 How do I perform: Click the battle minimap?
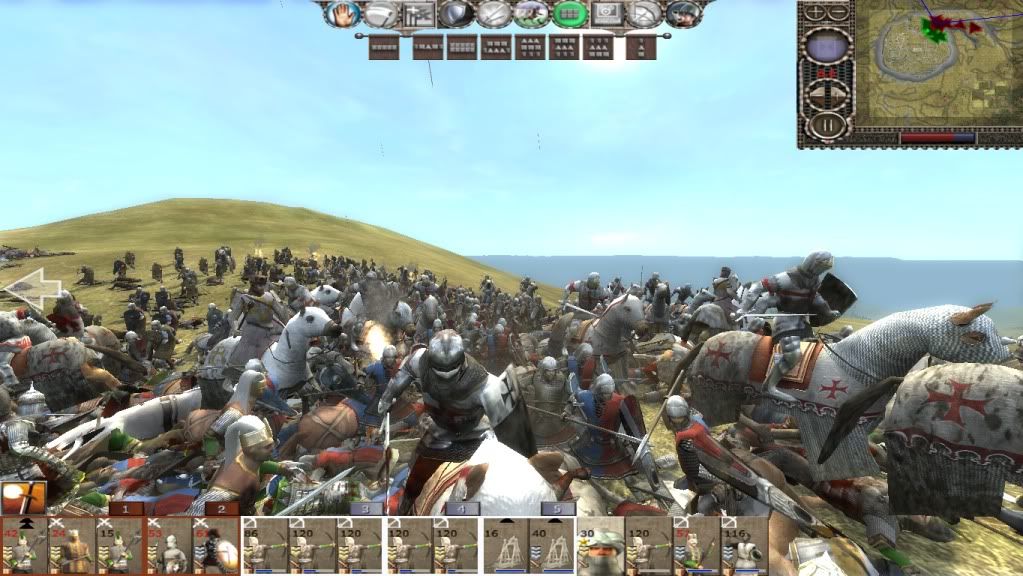click(x=934, y=65)
